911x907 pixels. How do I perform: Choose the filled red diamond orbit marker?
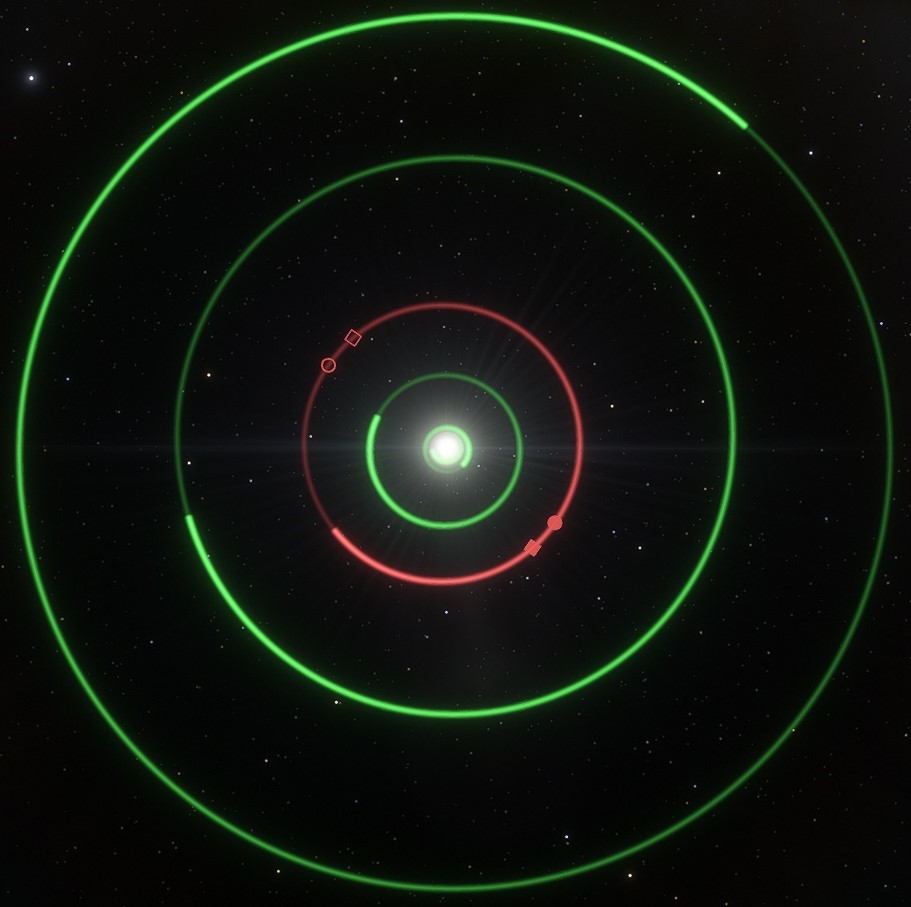point(533,547)
